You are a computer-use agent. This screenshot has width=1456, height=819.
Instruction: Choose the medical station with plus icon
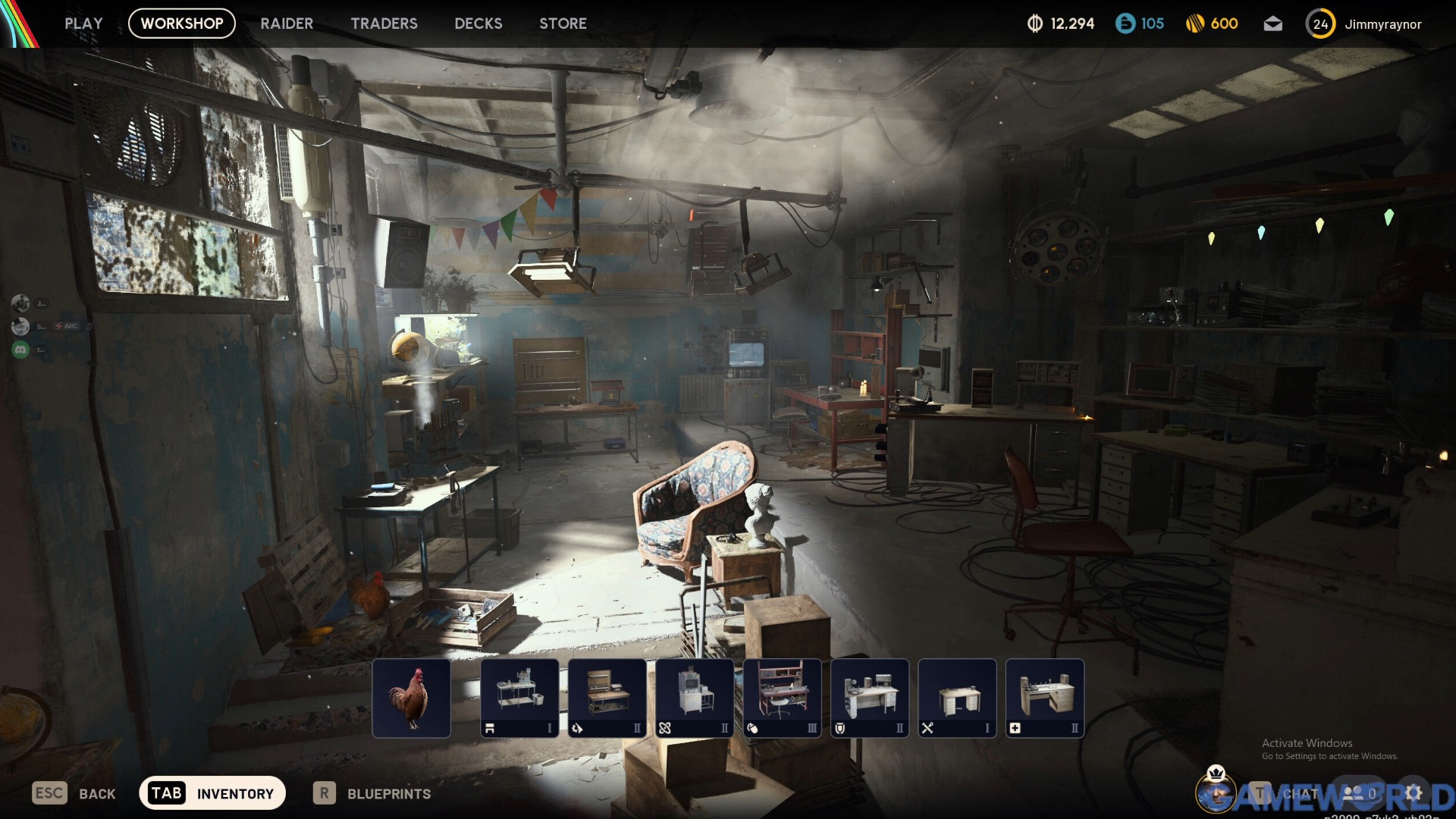coord(1045,698)
